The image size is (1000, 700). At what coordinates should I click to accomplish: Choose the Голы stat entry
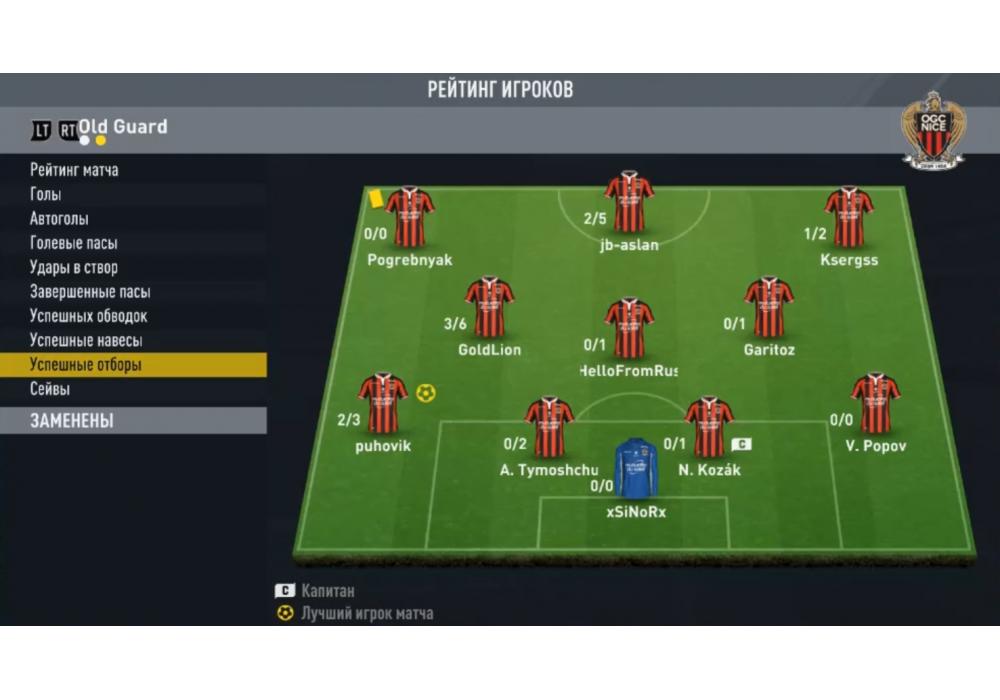point(46,194)
